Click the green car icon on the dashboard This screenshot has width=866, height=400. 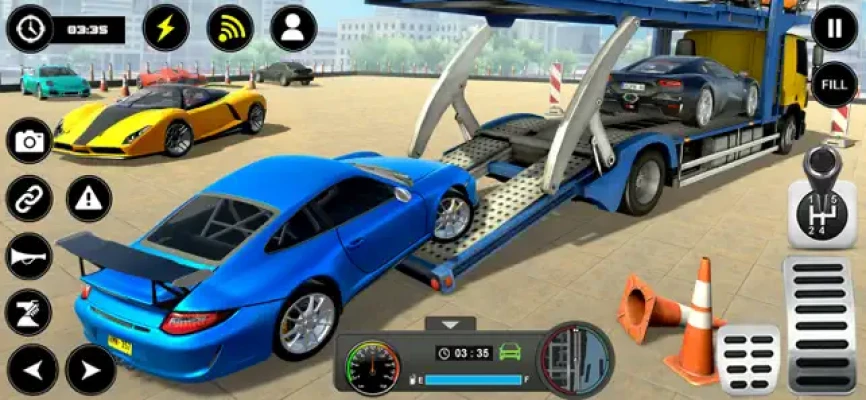pos(510,352)
